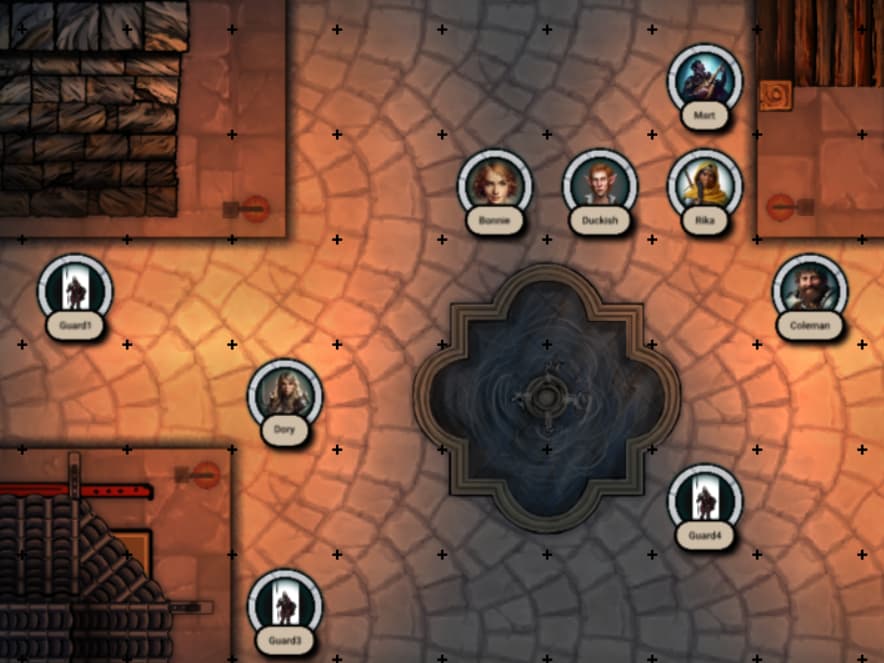Select the Mart character token

tap(705, 81)
